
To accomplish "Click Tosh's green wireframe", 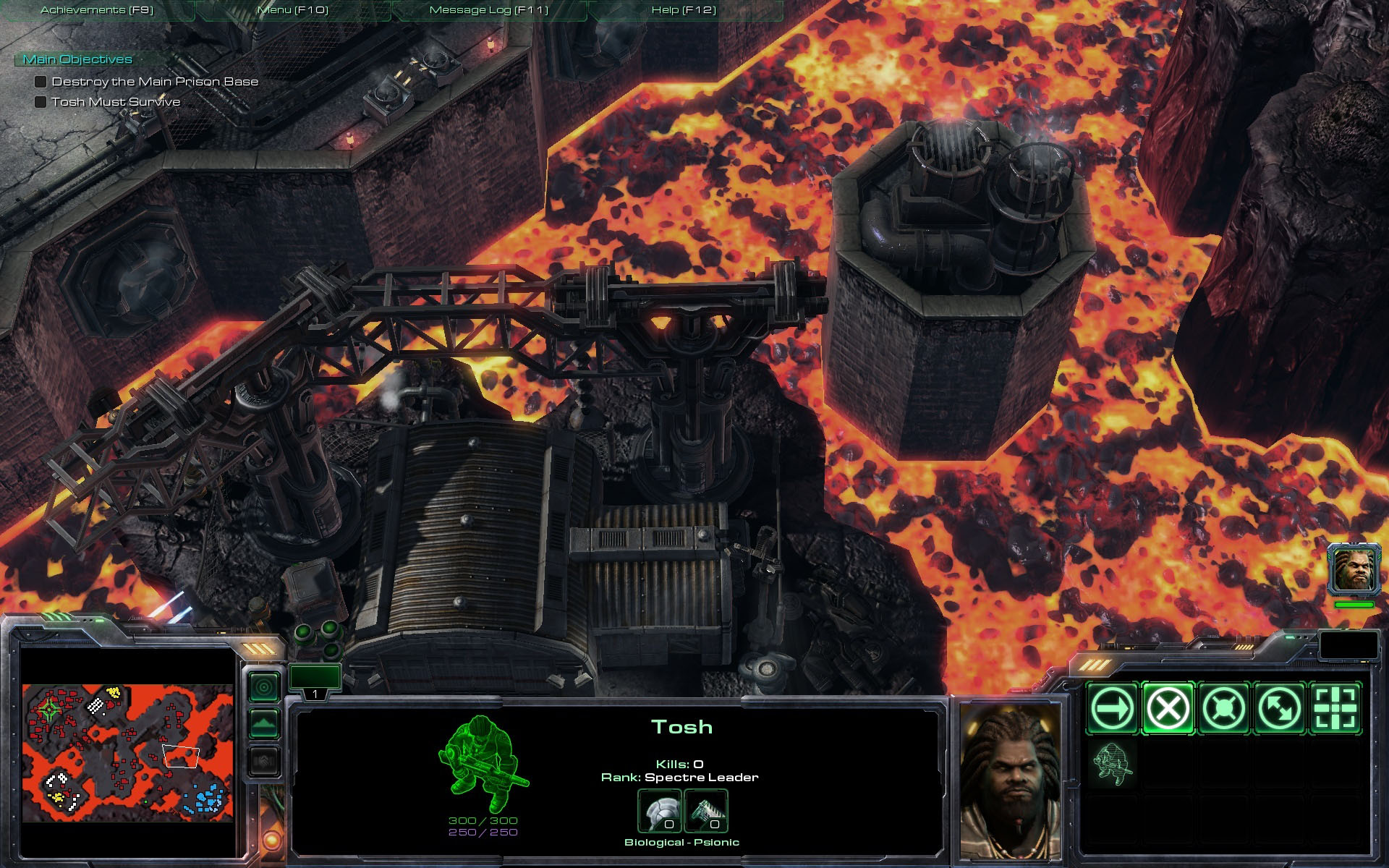I will coord(481,763).
